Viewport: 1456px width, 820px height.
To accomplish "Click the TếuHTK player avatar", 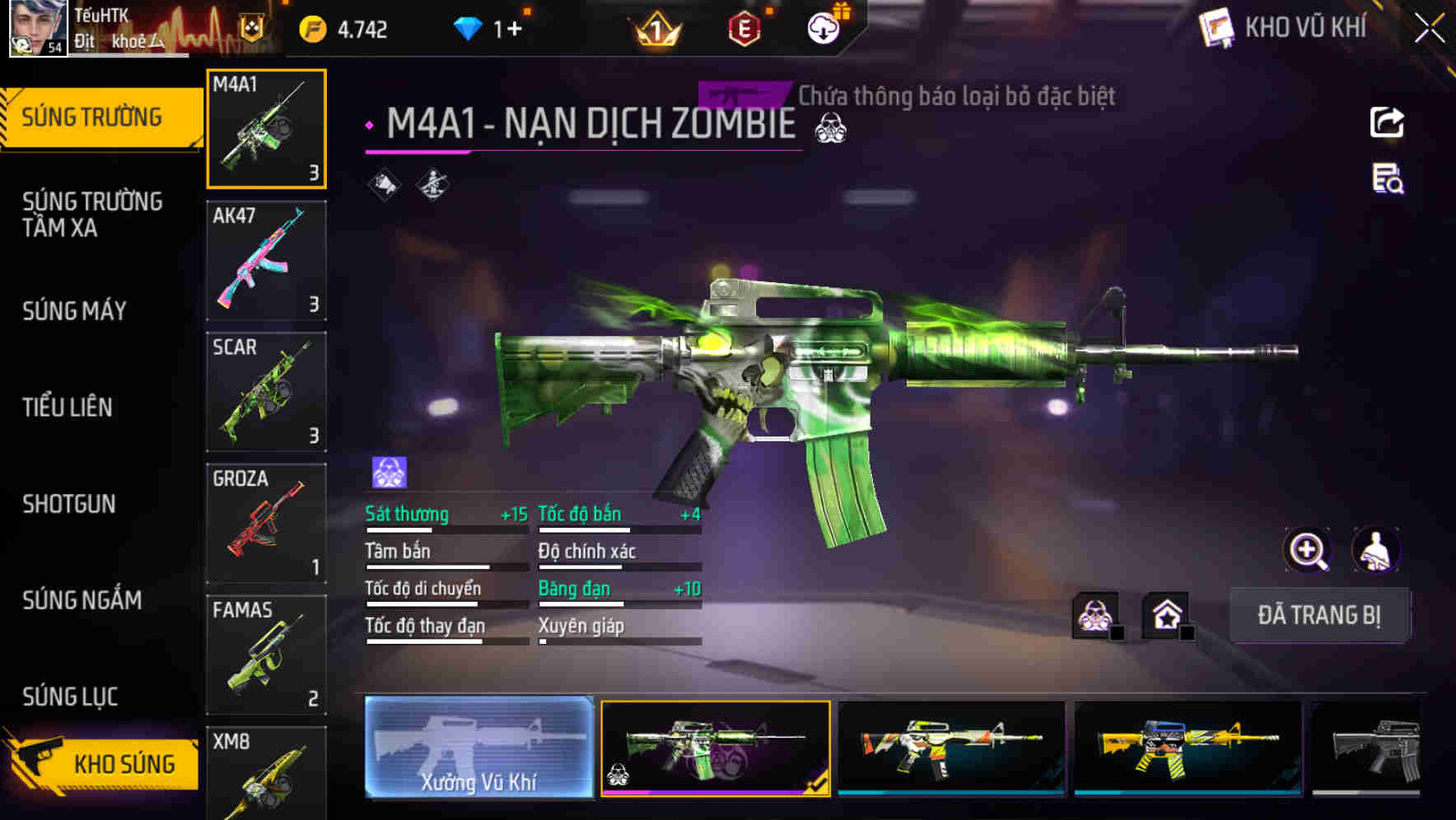I will 37,28.
